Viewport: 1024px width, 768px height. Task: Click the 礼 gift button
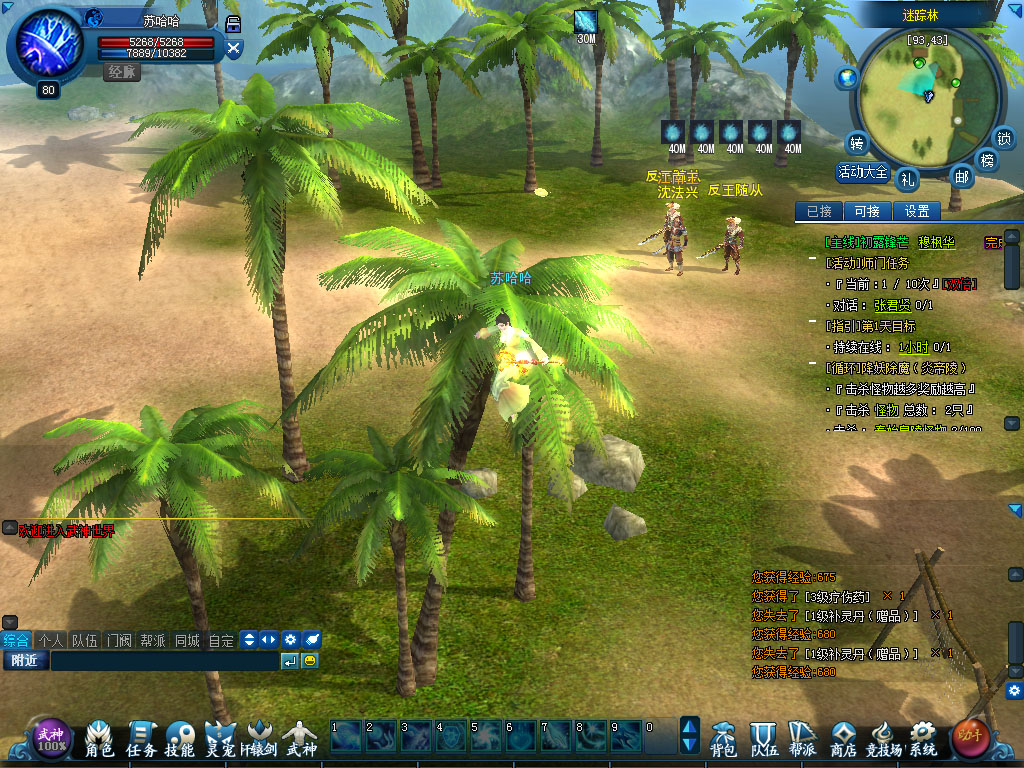point(908,179)
